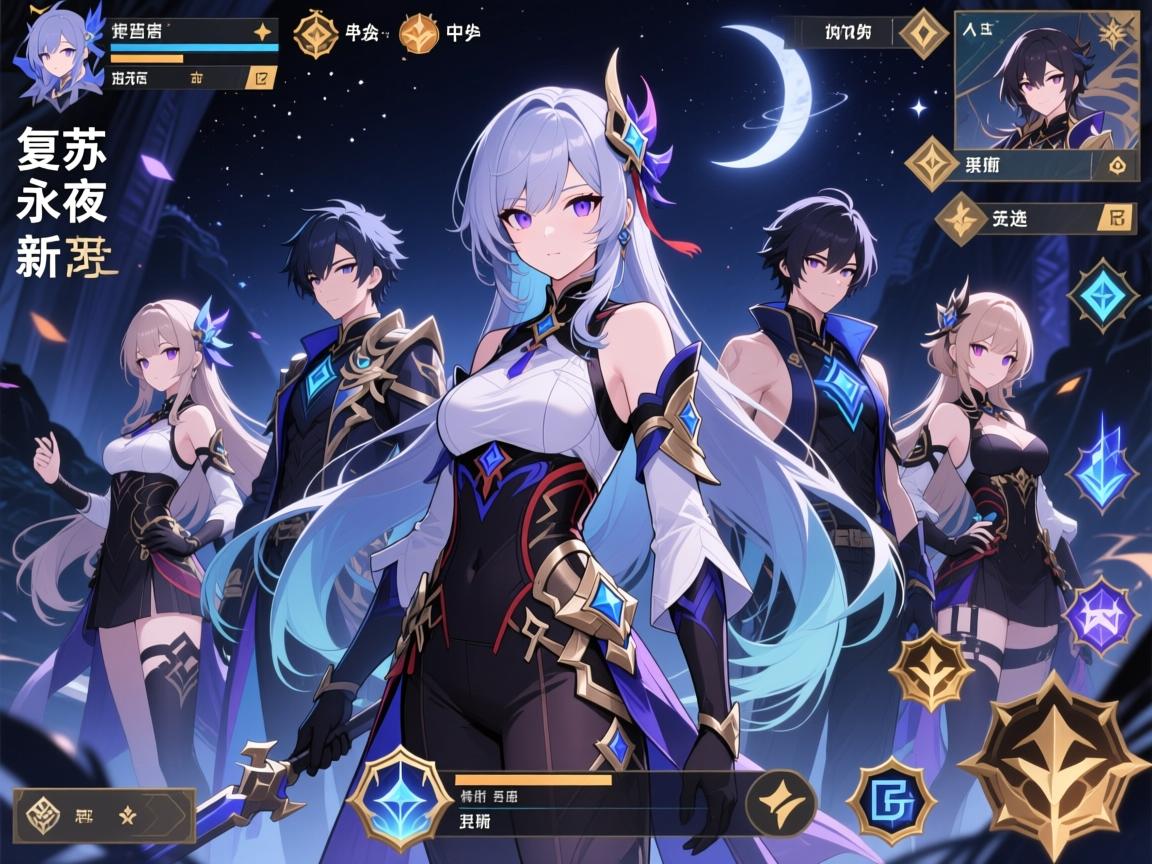Use the purple crown emblem ability
Image resolution: width=1152 pixels, height=864 pixels.
click(x=1100, y=615)
